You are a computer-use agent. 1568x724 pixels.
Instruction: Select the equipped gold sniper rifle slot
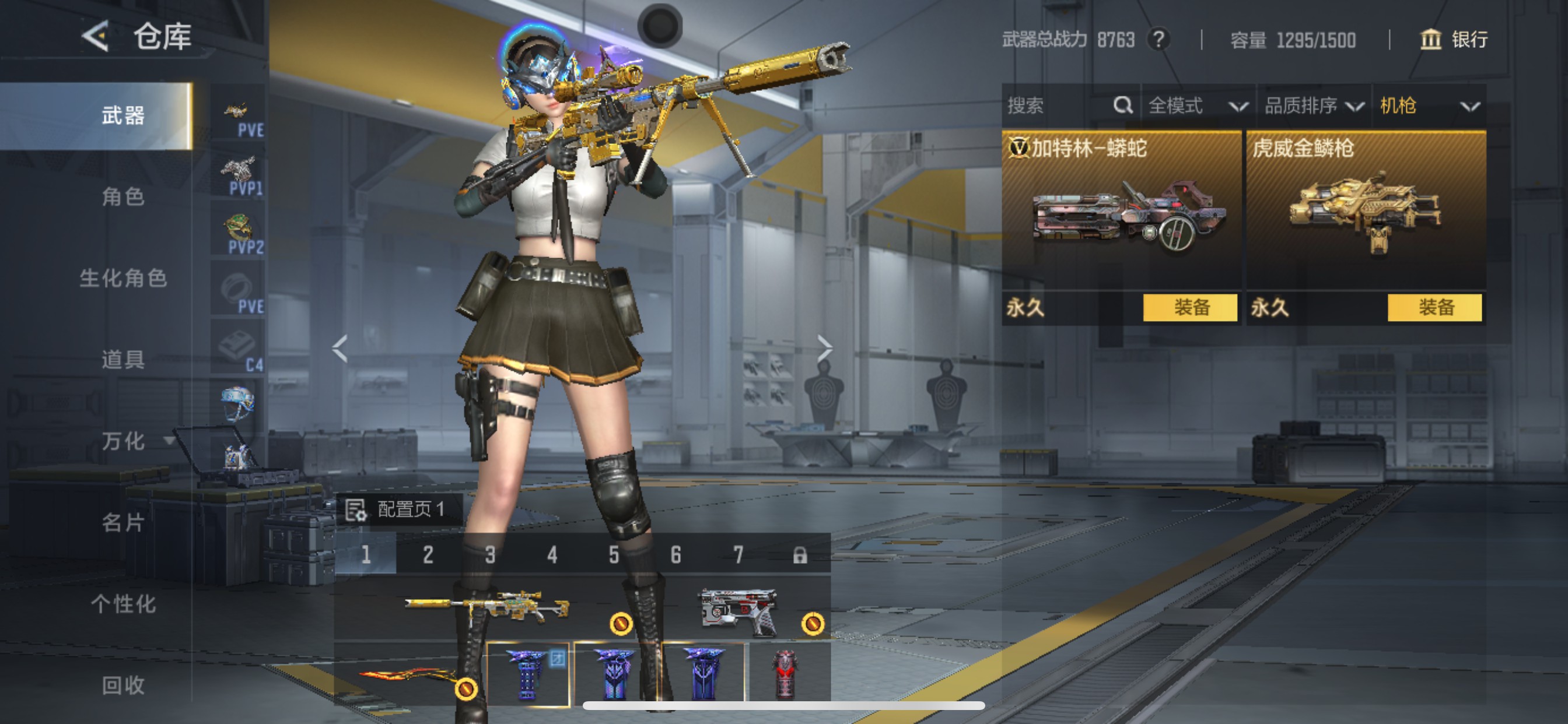point(487,607)
